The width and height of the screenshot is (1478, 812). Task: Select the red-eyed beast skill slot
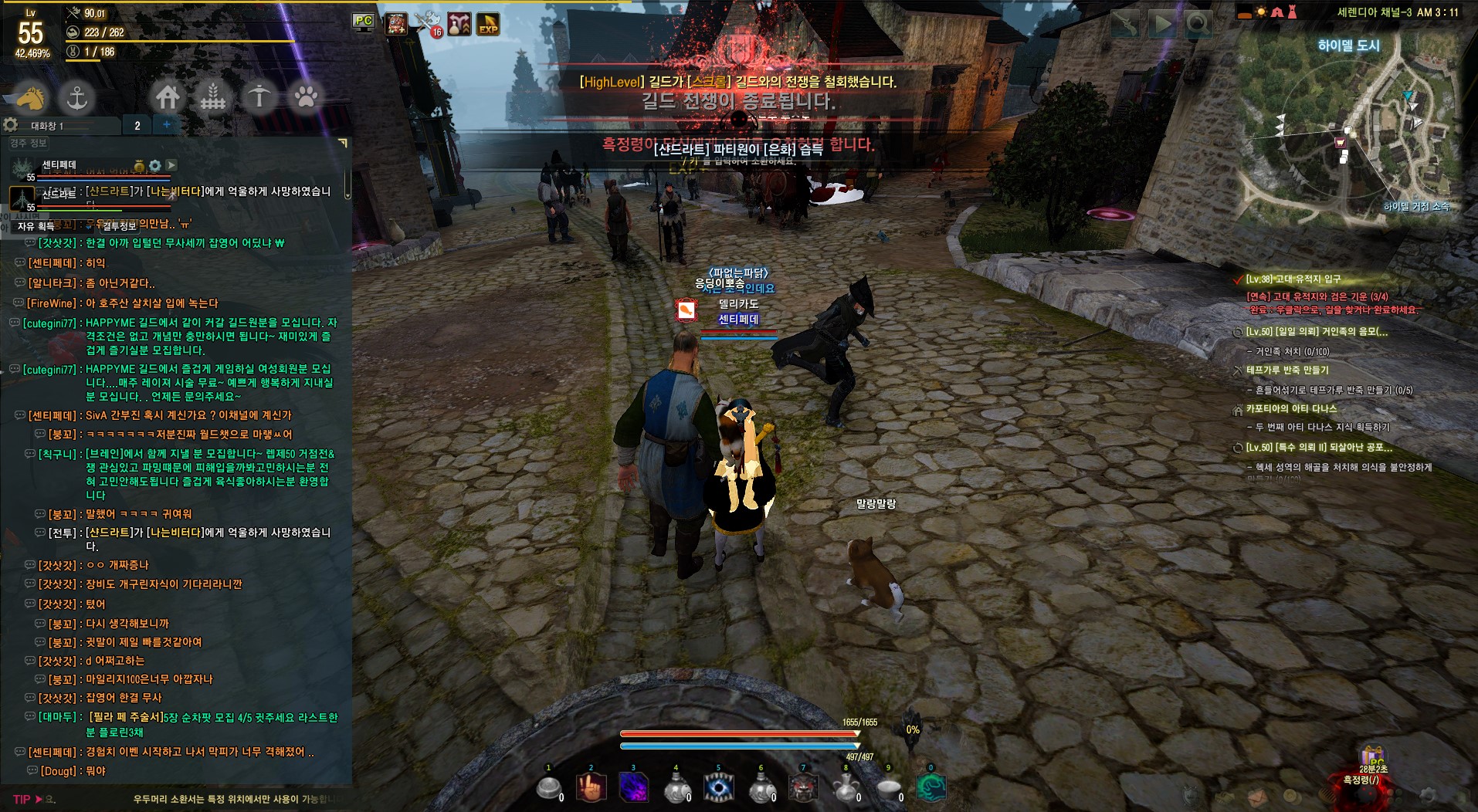pyautogui.click(x=803, y=788)
